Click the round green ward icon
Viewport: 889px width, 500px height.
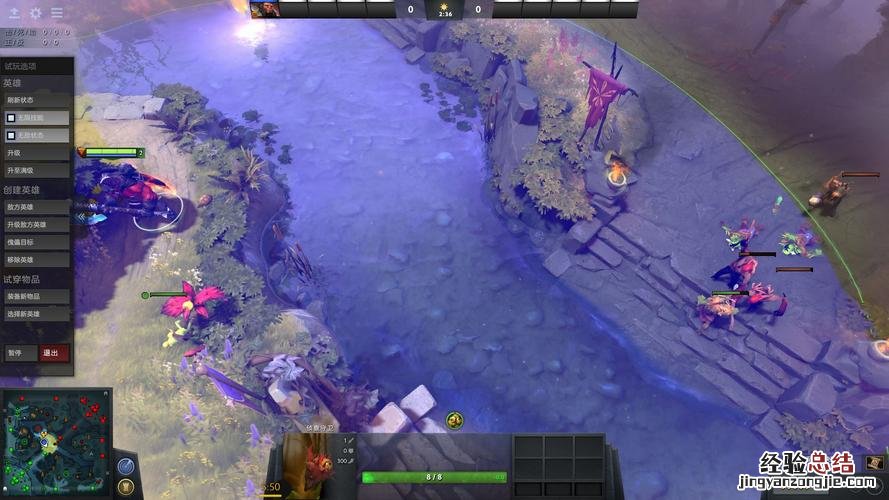pyautogui.click(x=454, y=419)
